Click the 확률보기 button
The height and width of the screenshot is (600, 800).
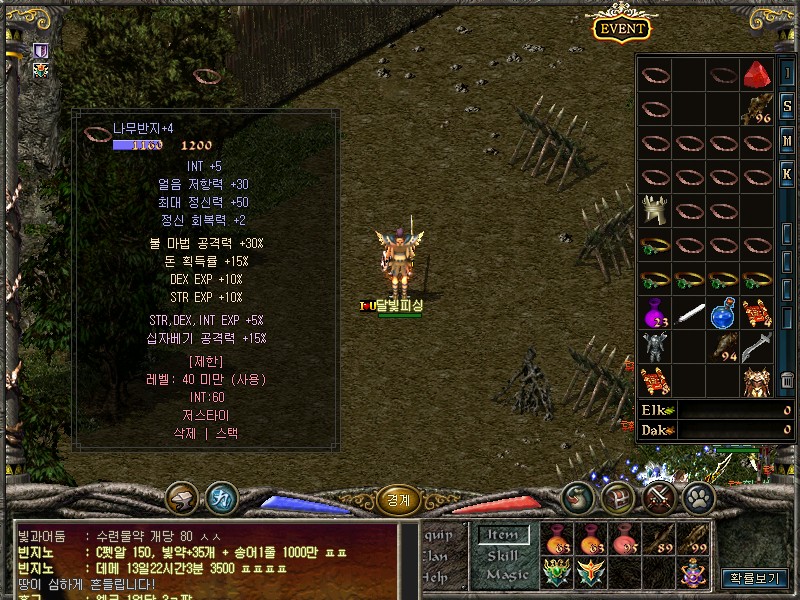tap(755, 578)
